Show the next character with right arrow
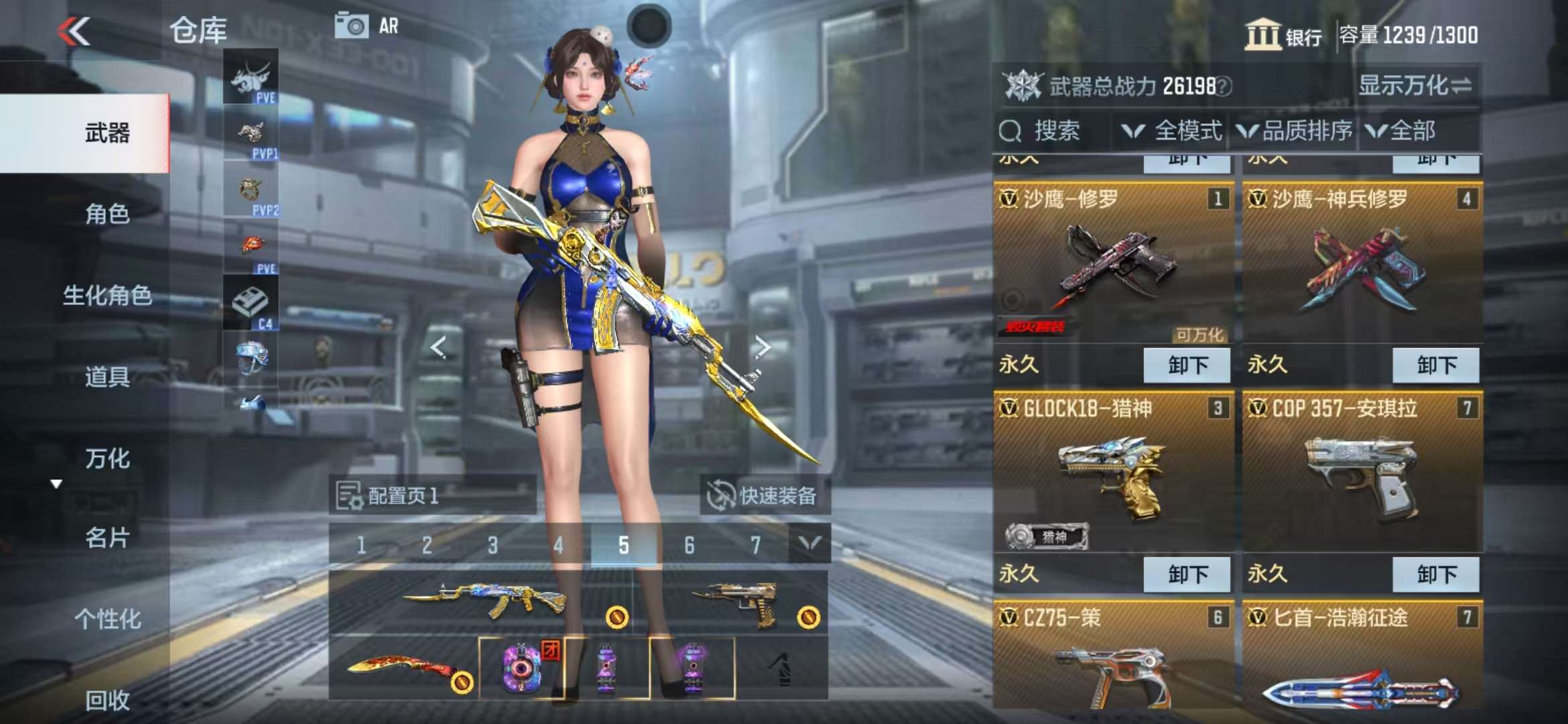This screenshot has height=724, width=1568. click(762, 347)
